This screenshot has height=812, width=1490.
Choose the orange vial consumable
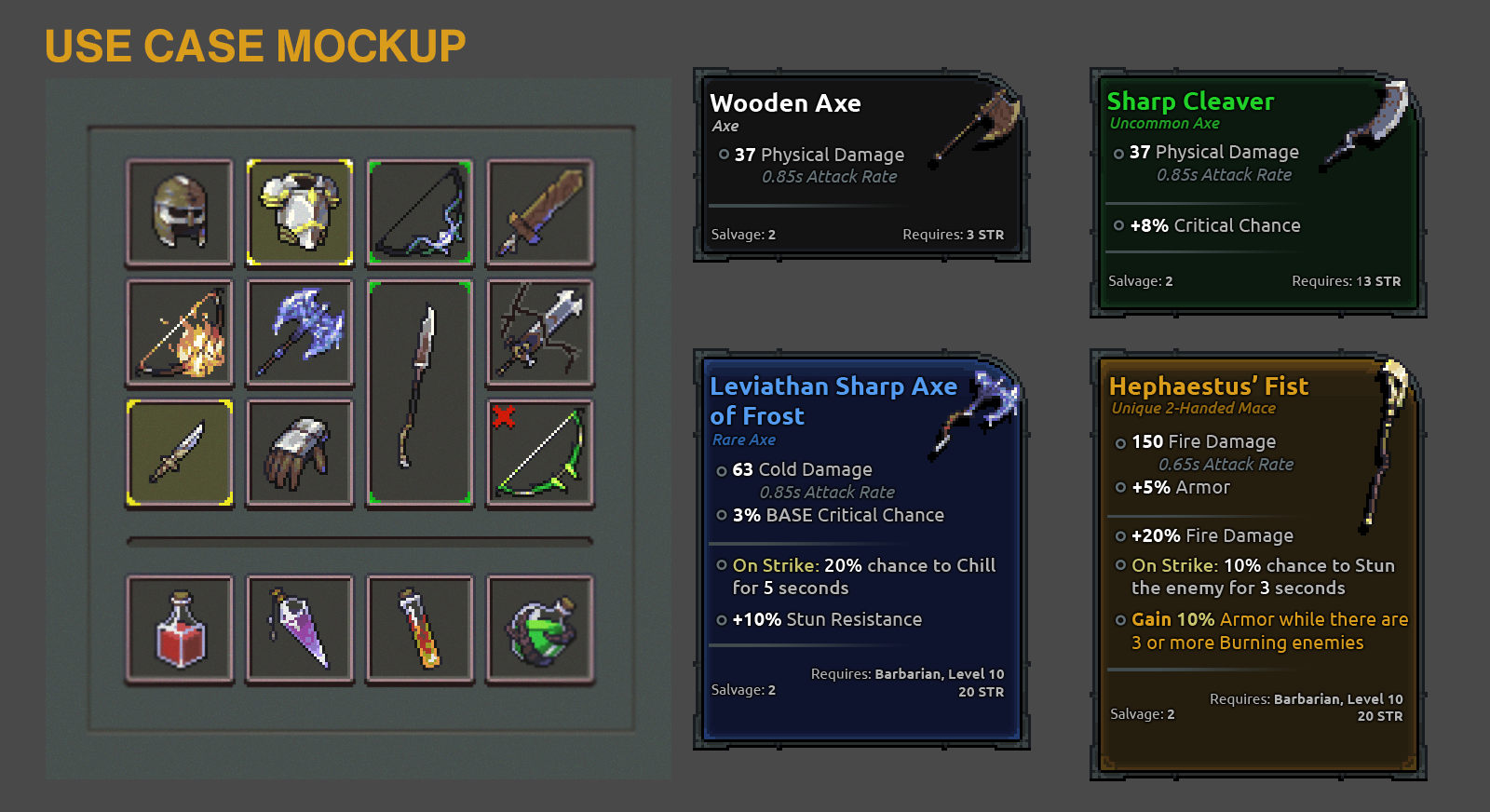click(420, 629)
